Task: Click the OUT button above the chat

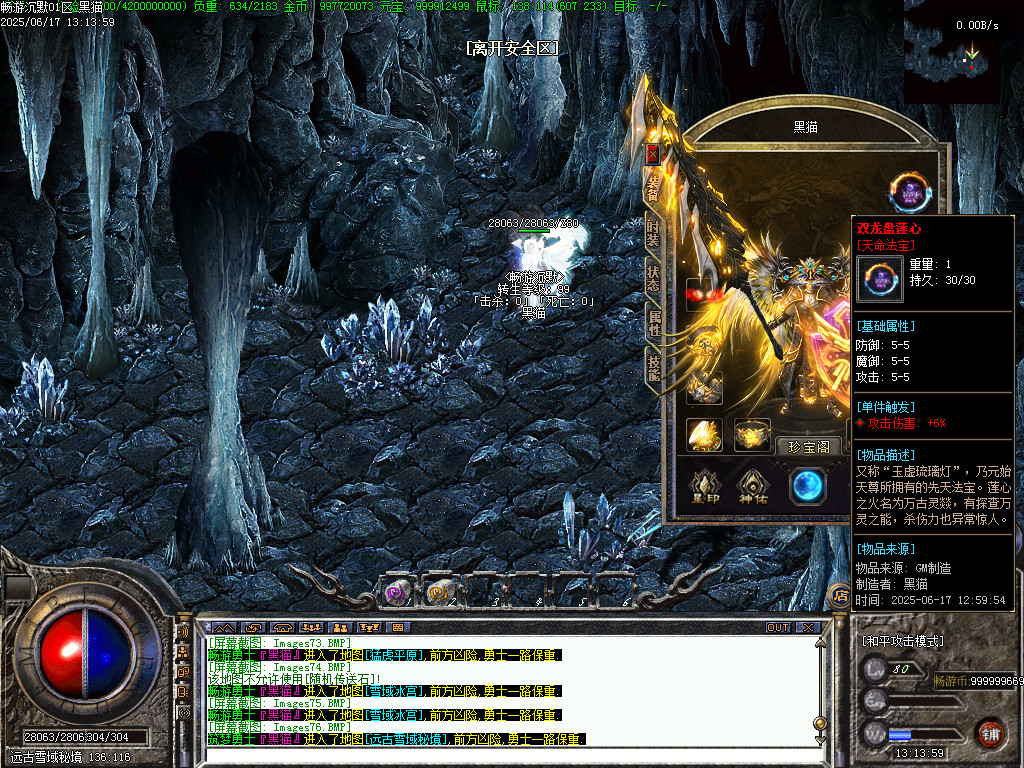Action: click(777, 628)
